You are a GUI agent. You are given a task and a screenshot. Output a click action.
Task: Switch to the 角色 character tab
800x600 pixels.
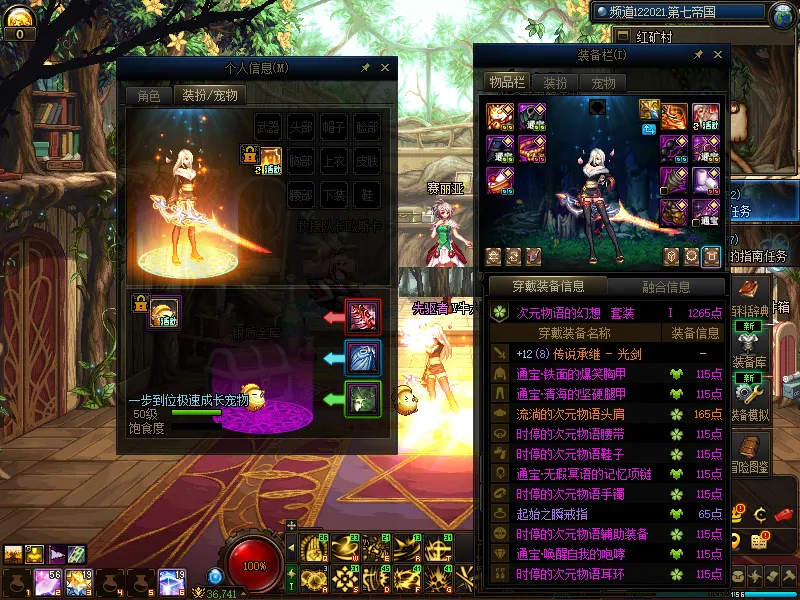tap(148, 96)
